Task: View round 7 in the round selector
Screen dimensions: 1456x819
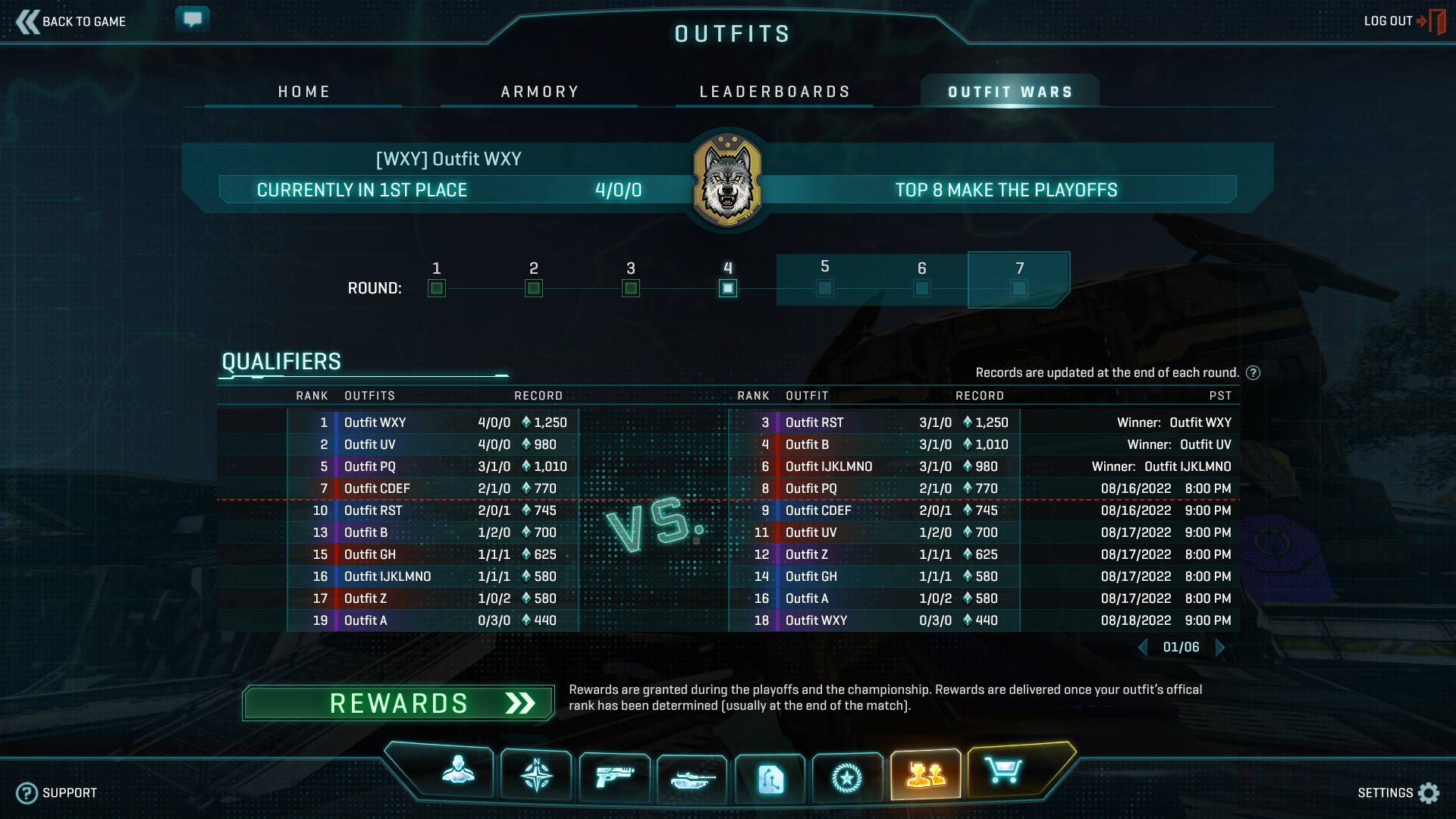Action: click(1019, 288)
